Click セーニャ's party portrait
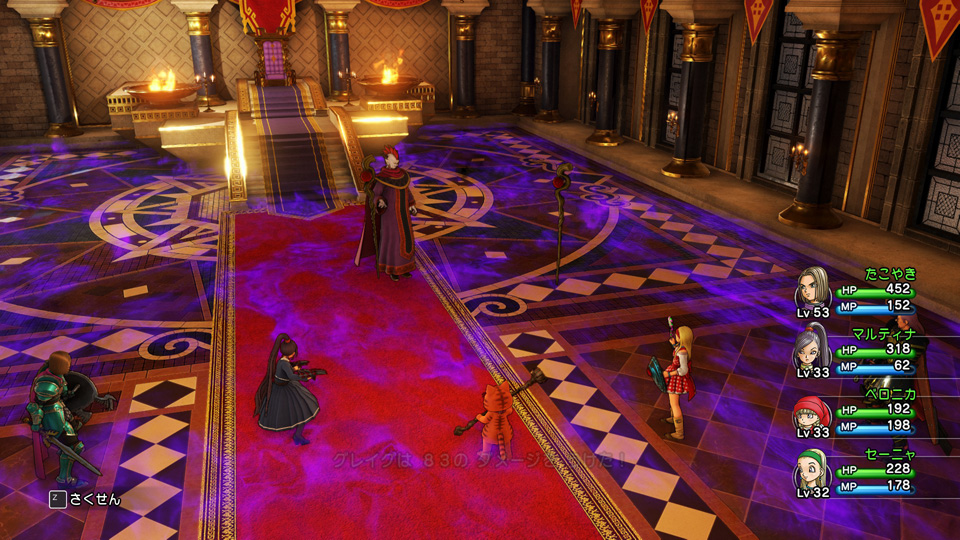Image resolution: width=960 pixels, height=540 pixels. click(x=812, y=470)
